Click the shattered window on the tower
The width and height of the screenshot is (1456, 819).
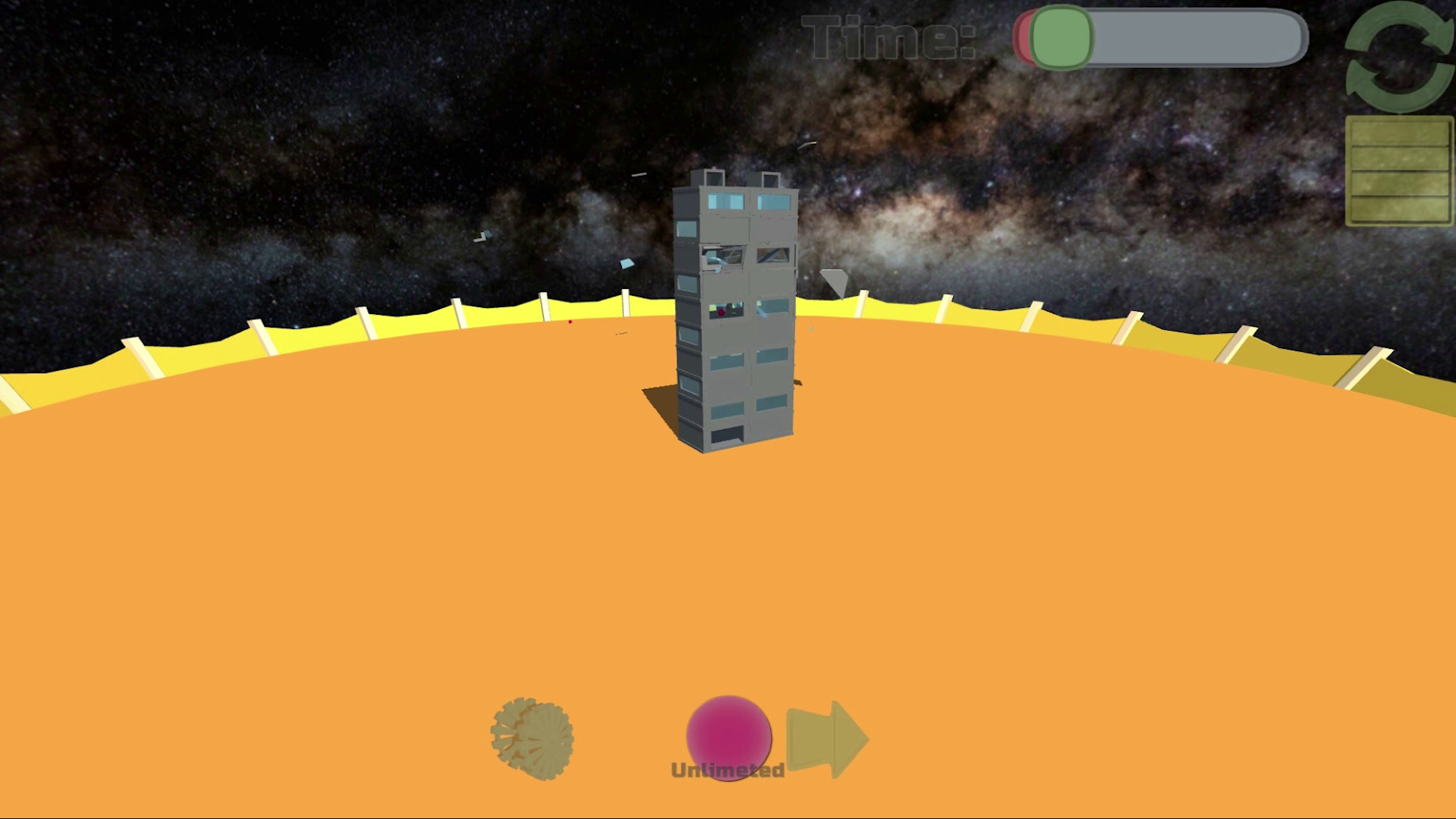pyautogui.click(x=723, y=256)
